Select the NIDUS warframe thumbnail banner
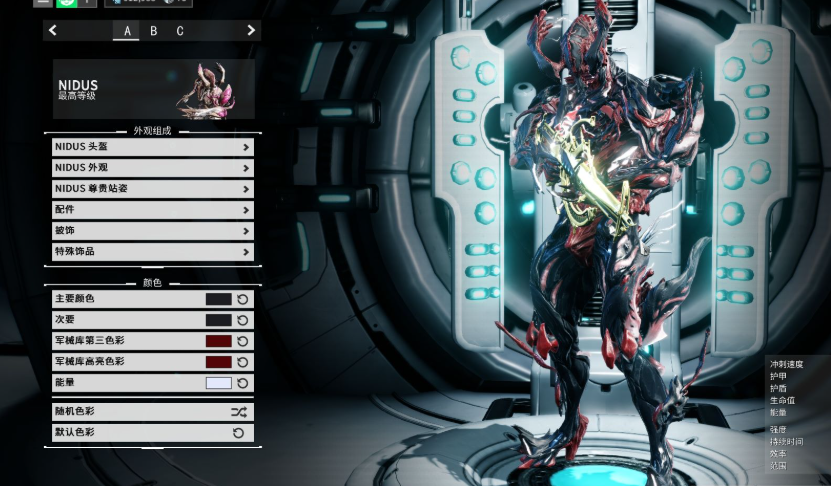Image resolution: width=831 pixels, height=486 pixels. (154, 89)
